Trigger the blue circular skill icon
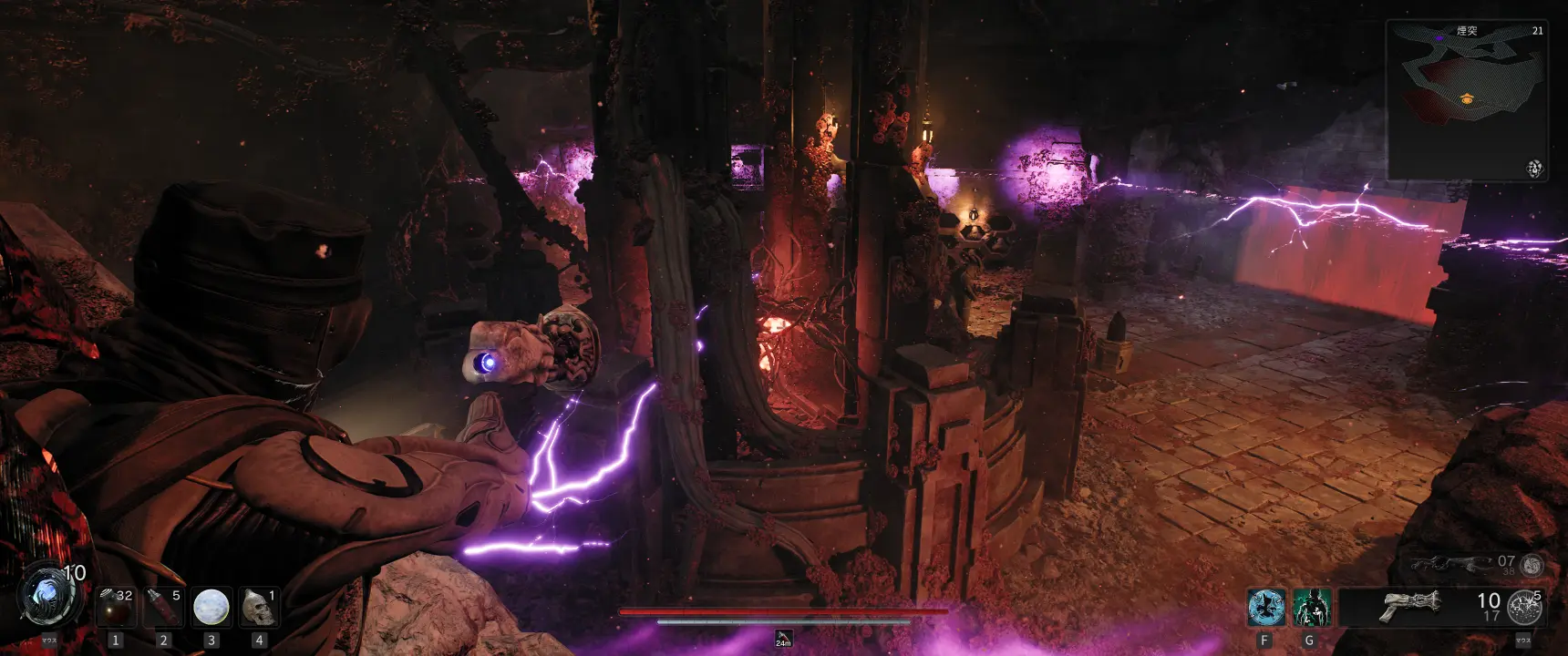This screenshot has width=1568, height=656. click(x=1265, y=608)
